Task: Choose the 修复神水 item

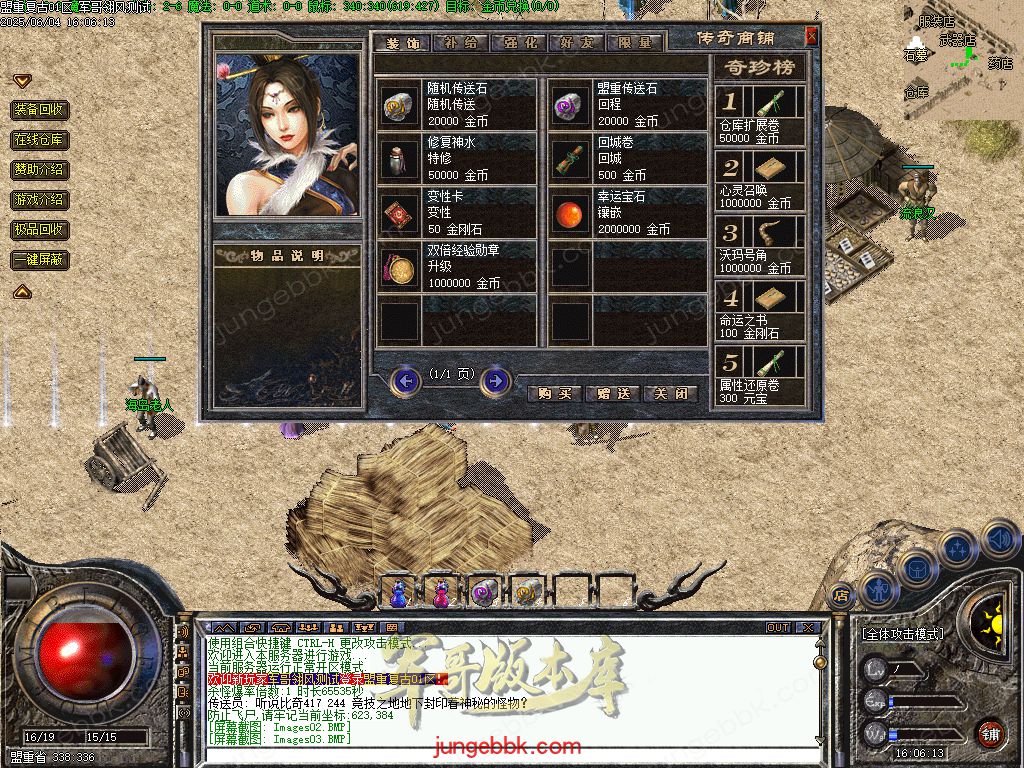Action: tap(458, 158)
